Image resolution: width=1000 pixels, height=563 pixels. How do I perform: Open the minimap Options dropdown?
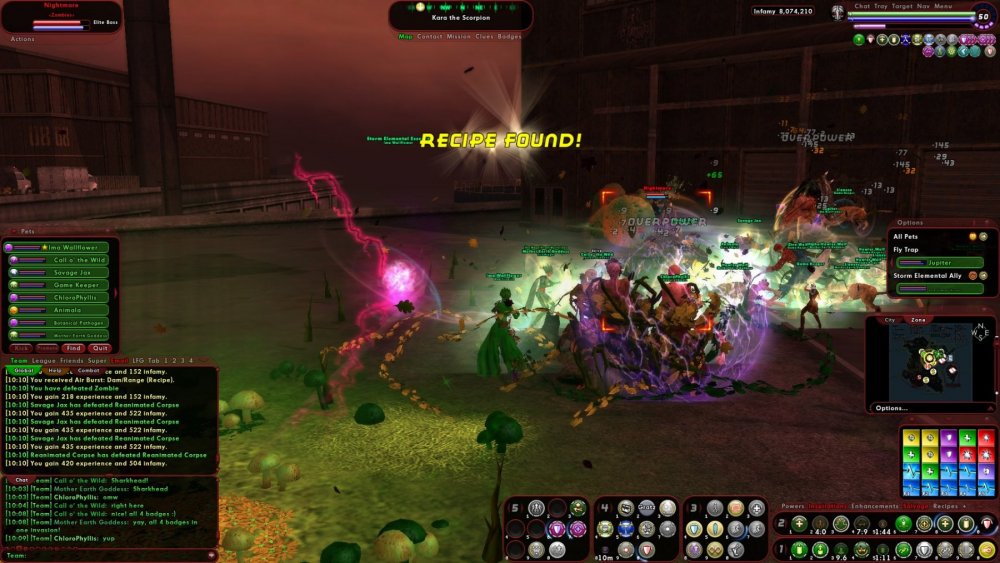[891, 408]
